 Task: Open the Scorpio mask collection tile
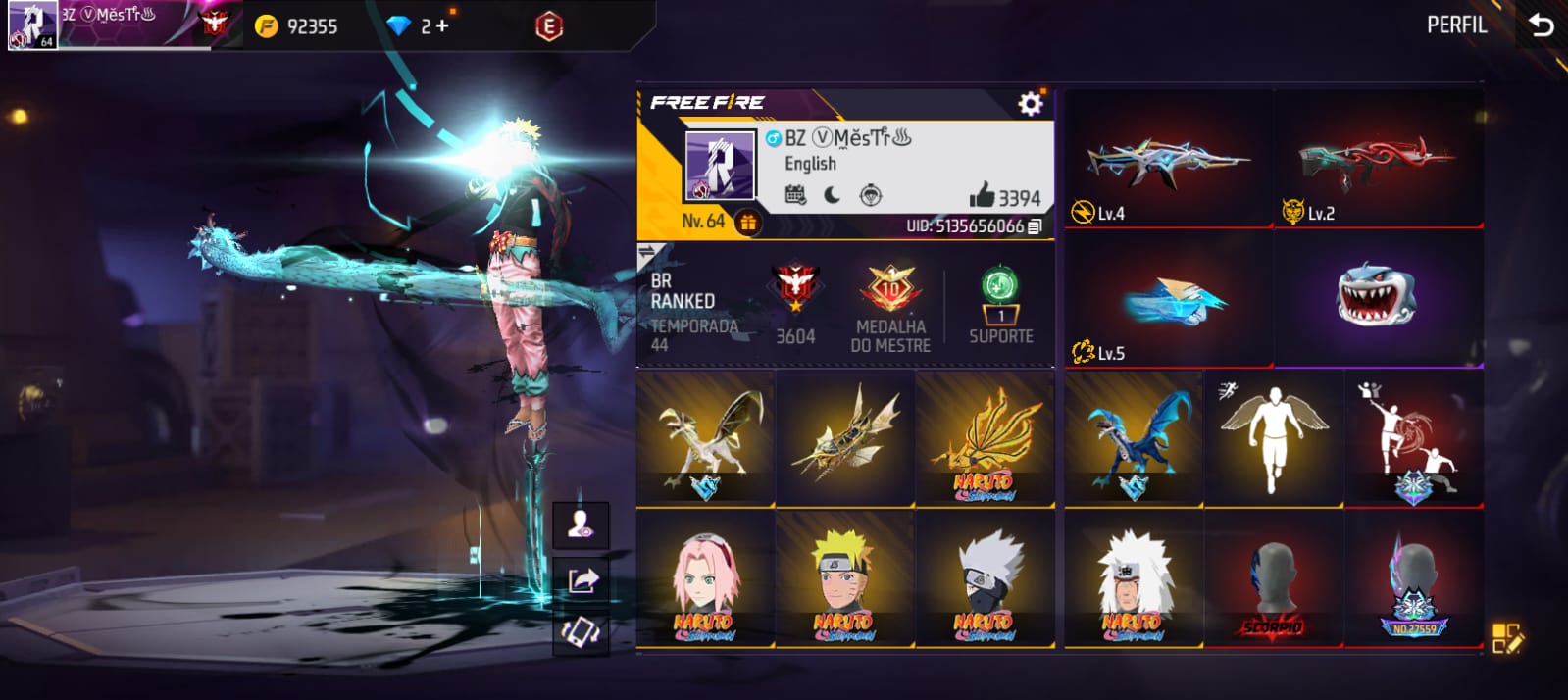click(1273, 578)
